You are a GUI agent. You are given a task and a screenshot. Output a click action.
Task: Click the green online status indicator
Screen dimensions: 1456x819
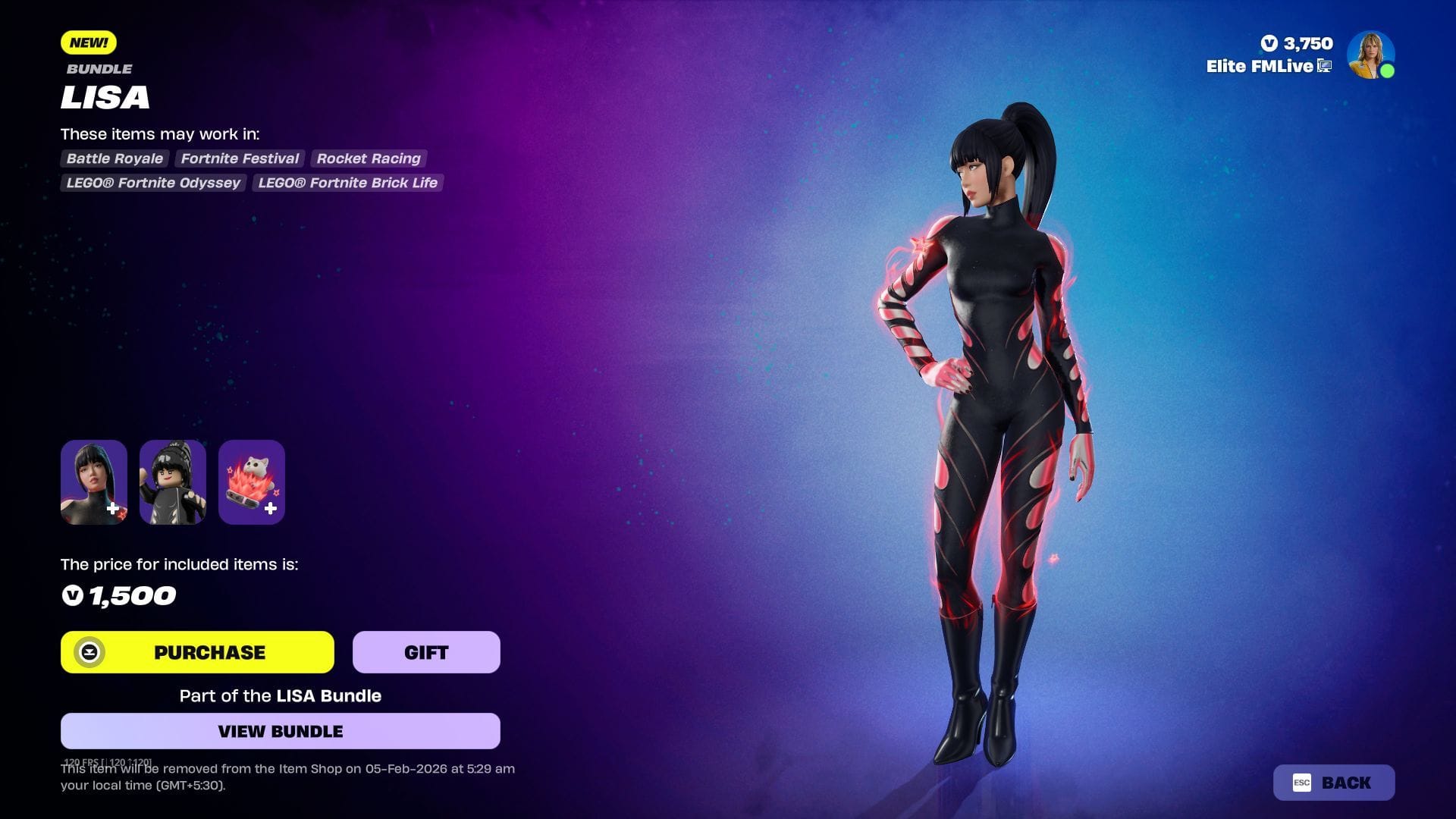pos(1389,72)
